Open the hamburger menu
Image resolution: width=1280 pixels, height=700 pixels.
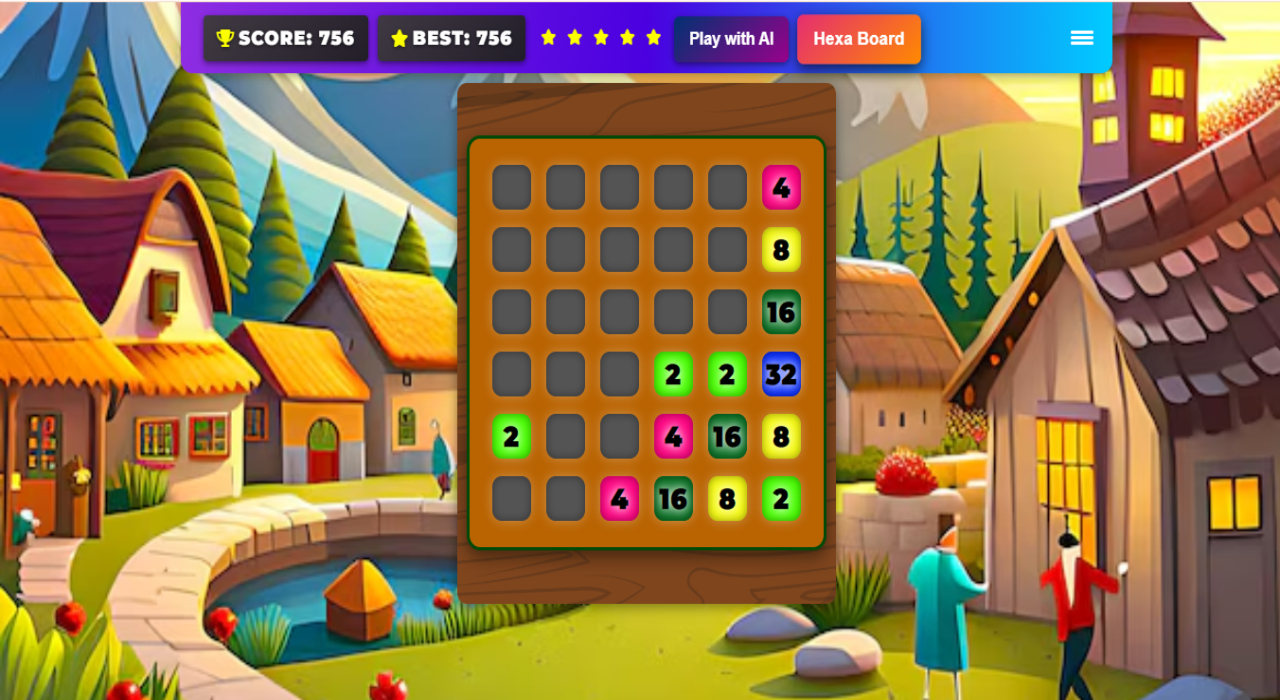[x=1081, y=38]
